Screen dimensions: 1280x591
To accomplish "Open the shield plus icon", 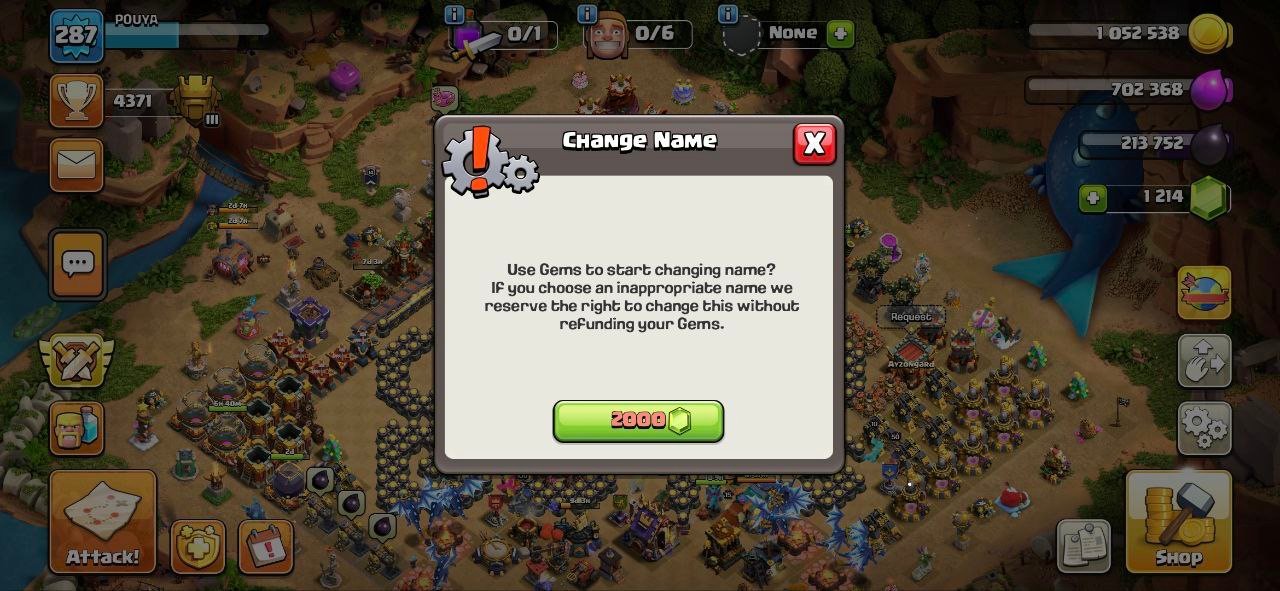I will pos(197,547).
